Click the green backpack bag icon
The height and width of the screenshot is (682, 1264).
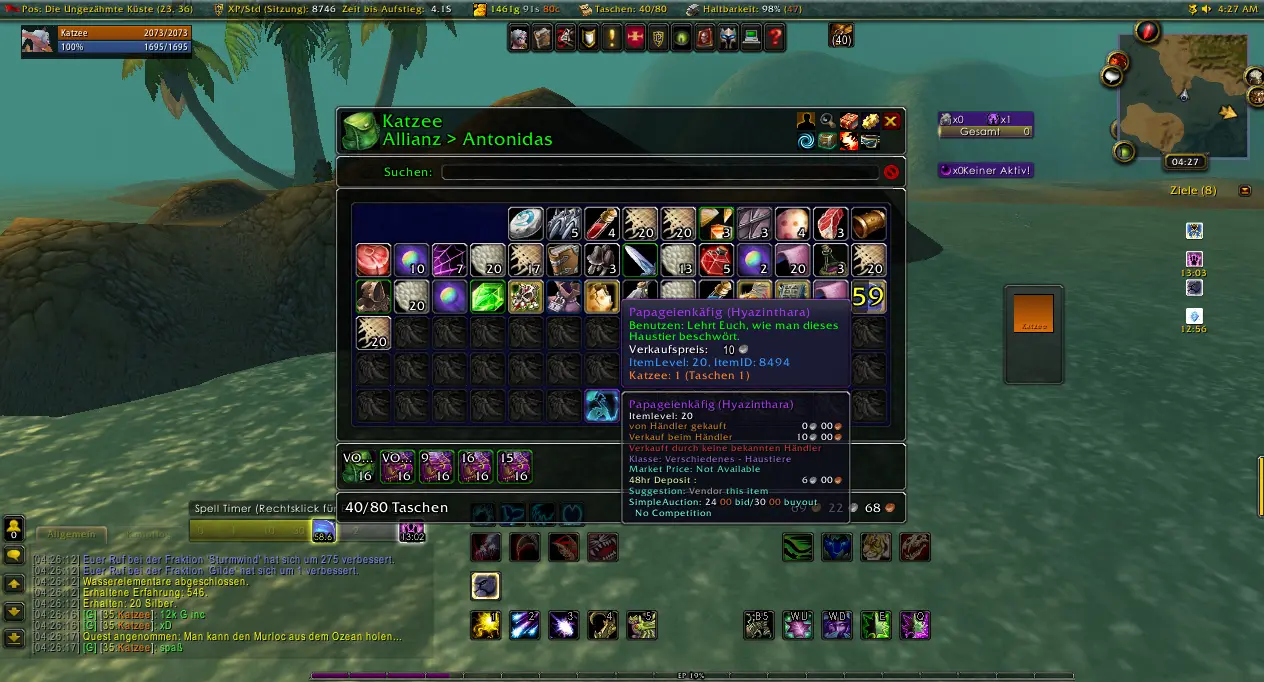(x=359, y=131)
